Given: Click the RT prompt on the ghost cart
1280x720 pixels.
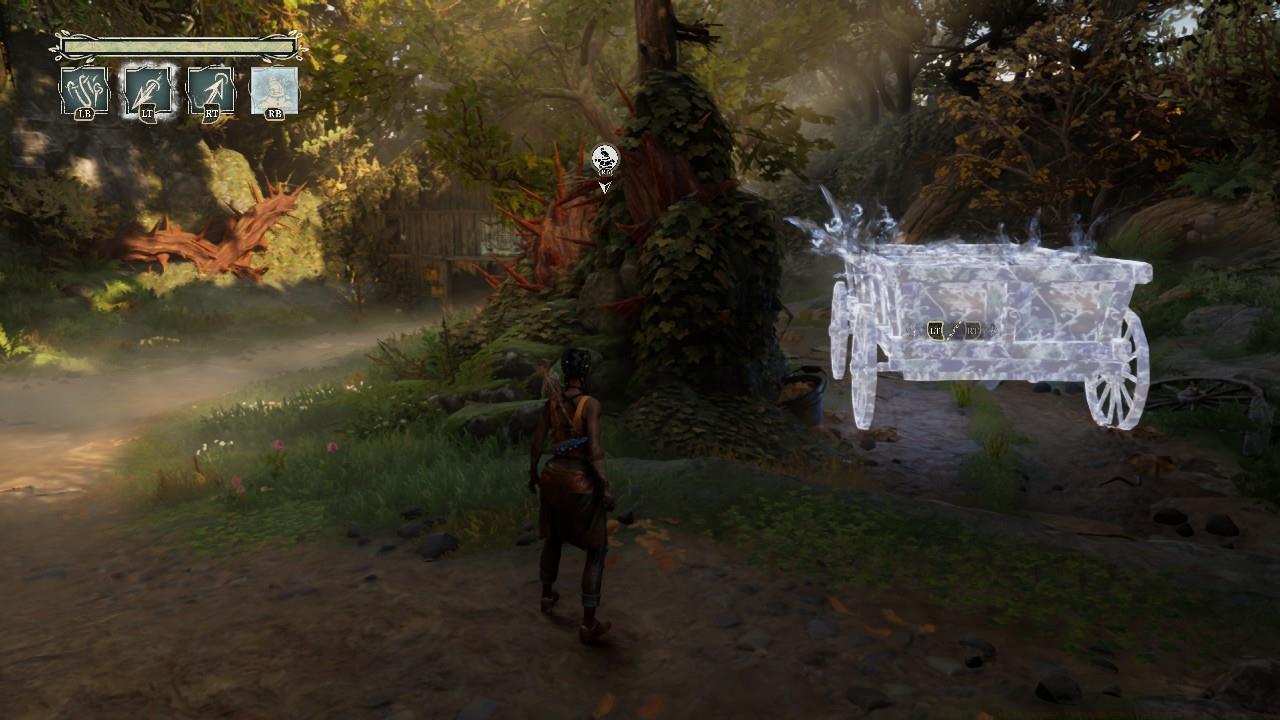Looking at the screenshot, I should tap(972, 330).
